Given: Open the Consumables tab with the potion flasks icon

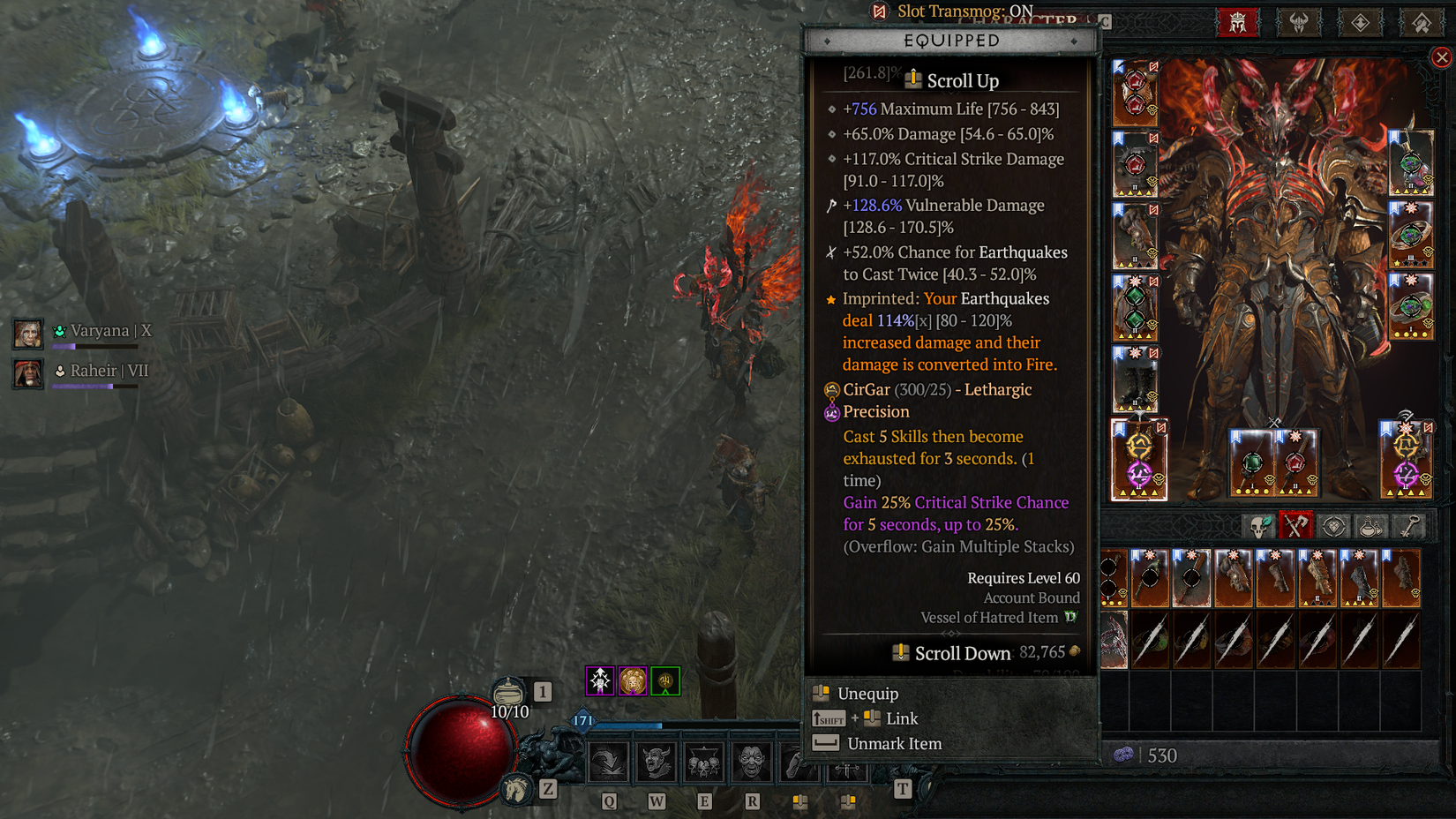Looking at the screenshot, I should (1371, 525).
